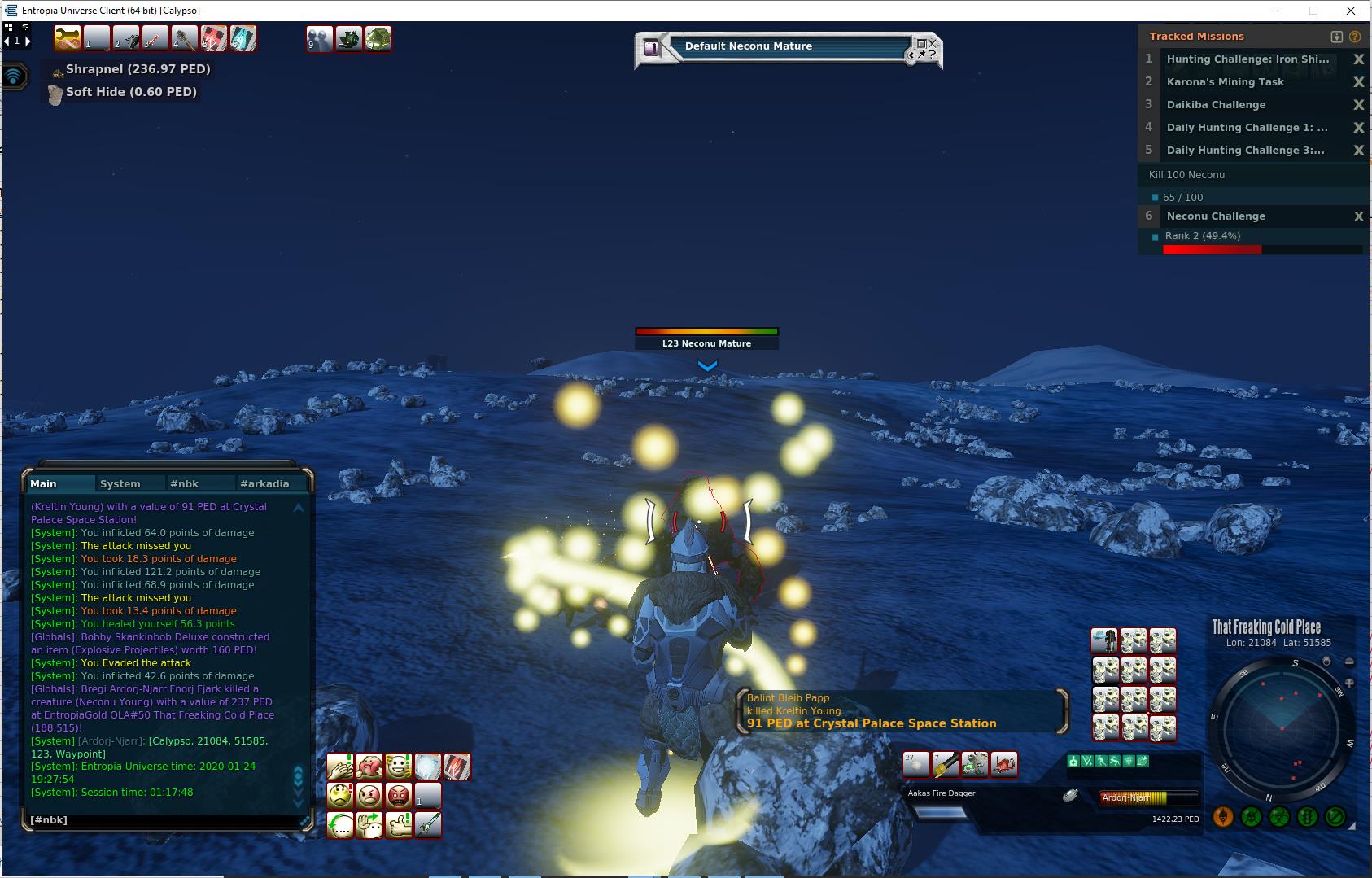
Task: Remove Karona's Mining Task from tracking
Action: [1358, 82]
